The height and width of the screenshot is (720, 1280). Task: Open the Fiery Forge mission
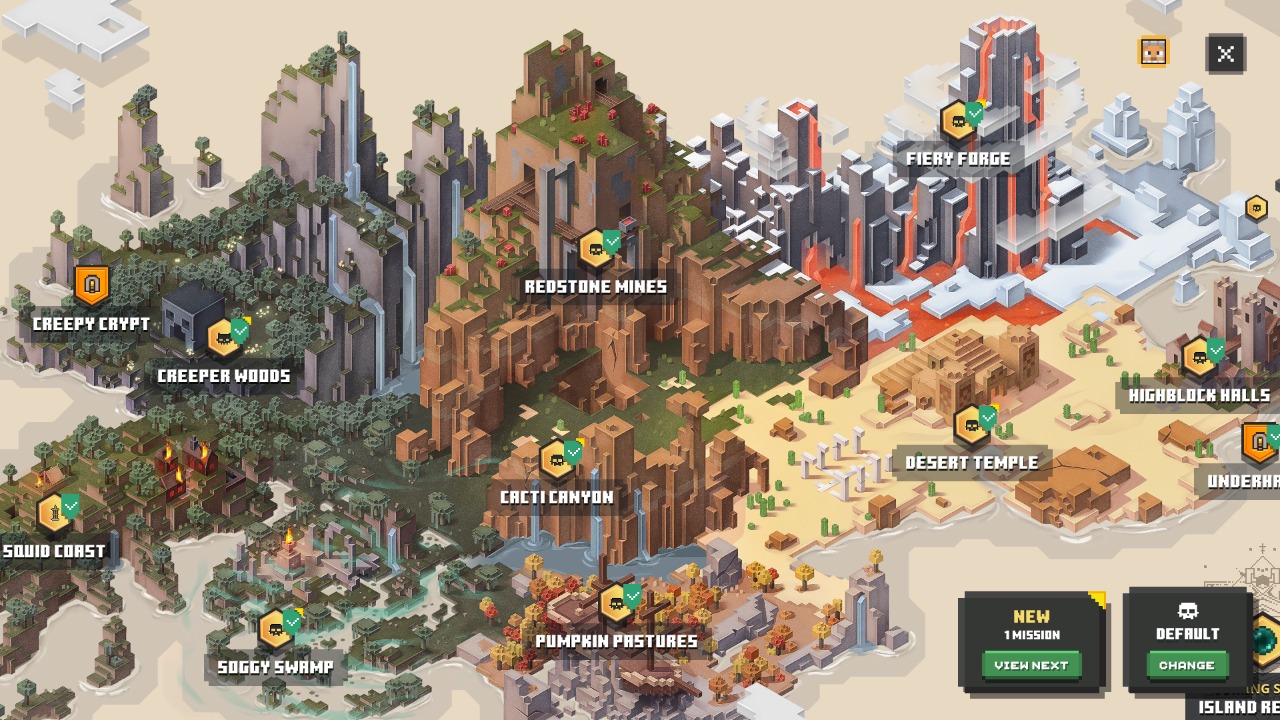960,122
